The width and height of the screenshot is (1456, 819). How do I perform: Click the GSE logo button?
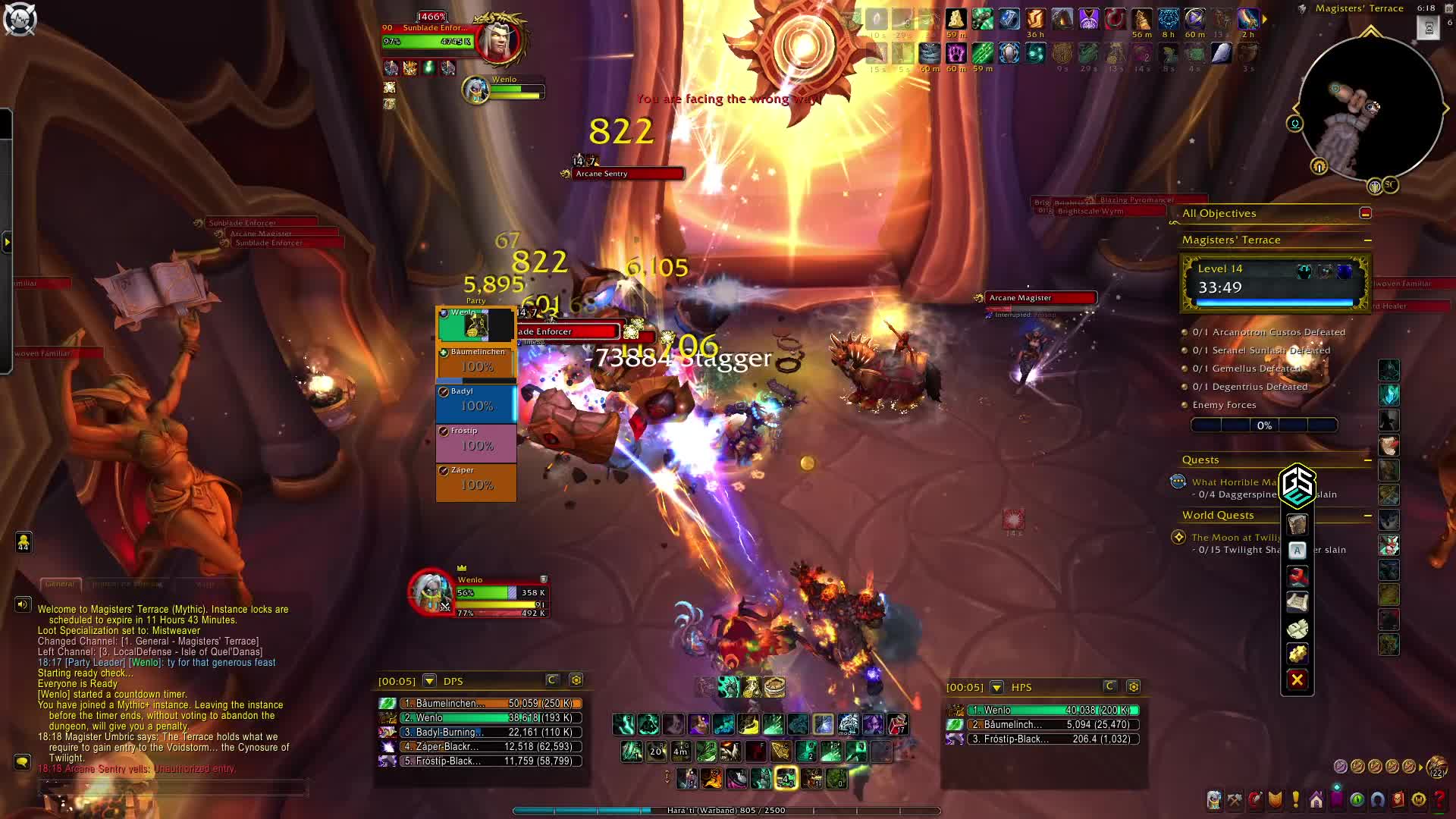(x=1297, y=485)
